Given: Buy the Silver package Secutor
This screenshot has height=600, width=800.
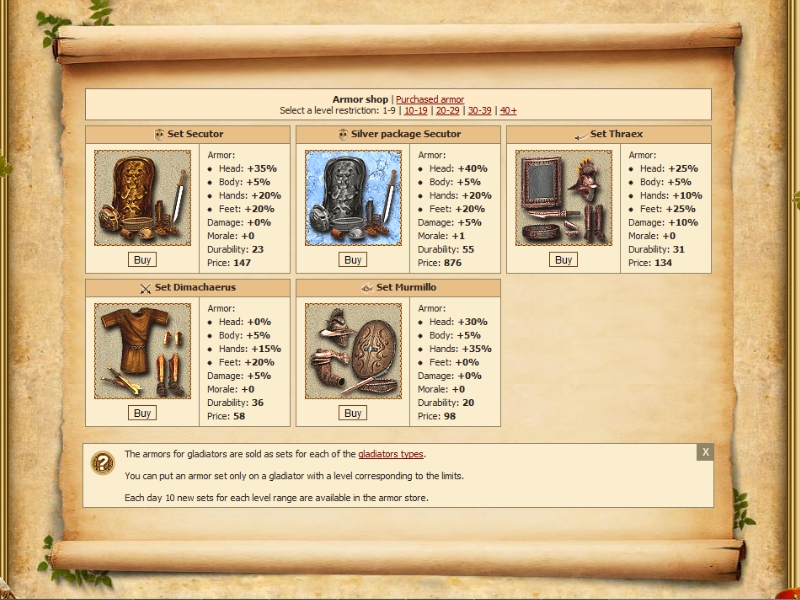Looking at the screenshot, I should (x=352, y=260).
